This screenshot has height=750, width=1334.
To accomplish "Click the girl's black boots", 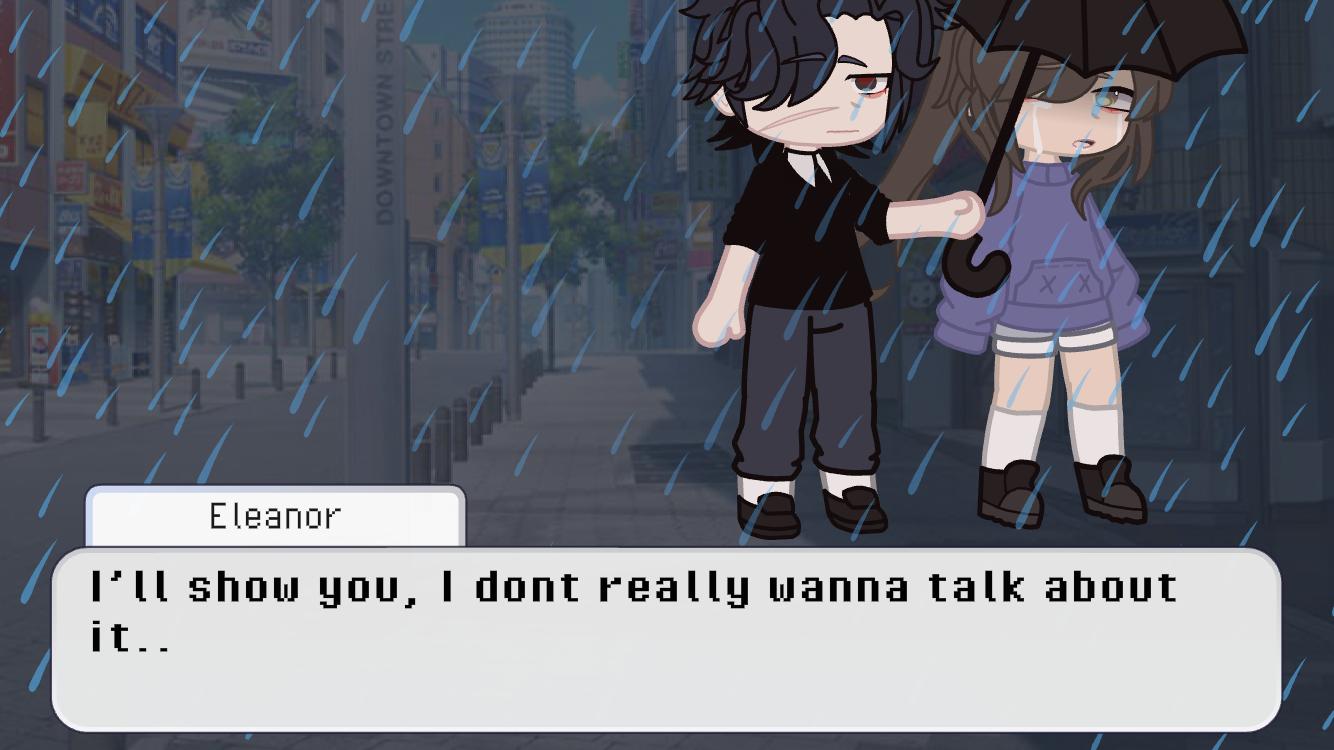I will (1010, 495).
